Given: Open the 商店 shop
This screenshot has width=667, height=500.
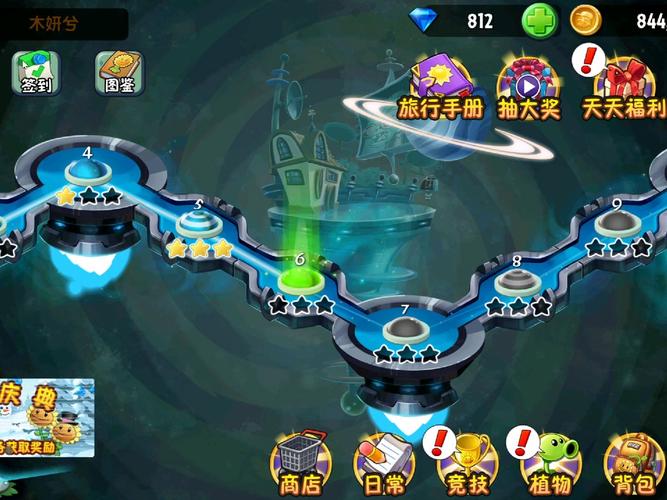Looking at the screenshot, I should pyautogui.click(x=300, y=463).
